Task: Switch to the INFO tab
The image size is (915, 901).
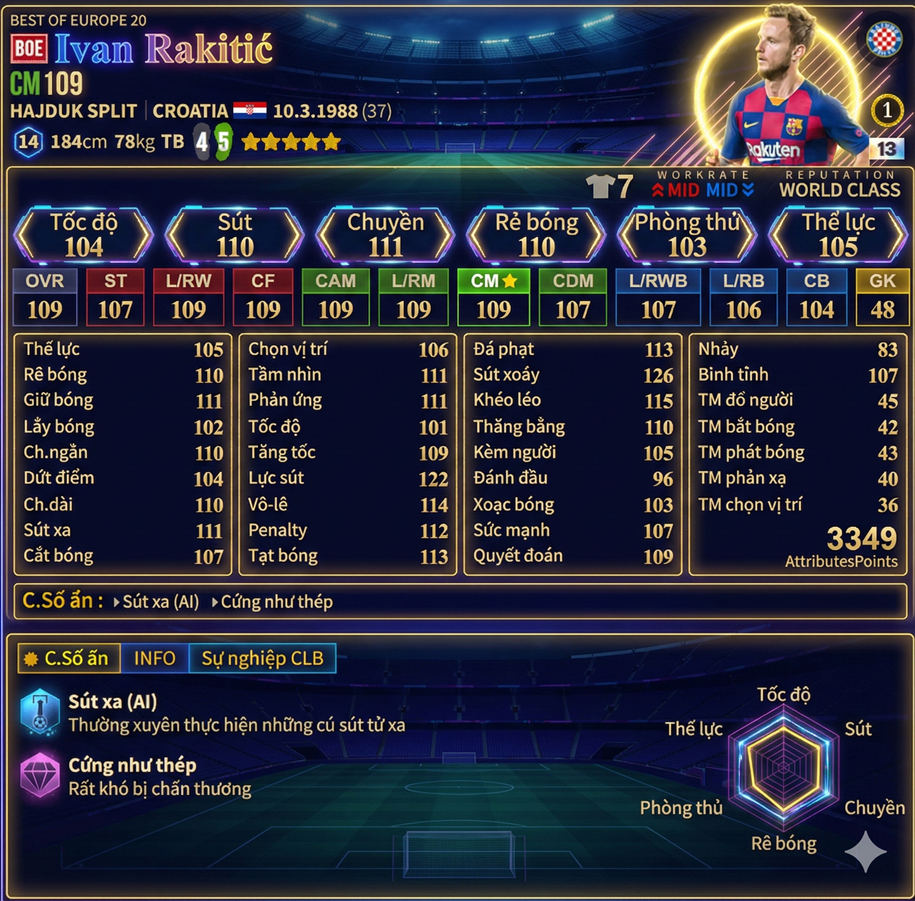Action: point(154,658)
